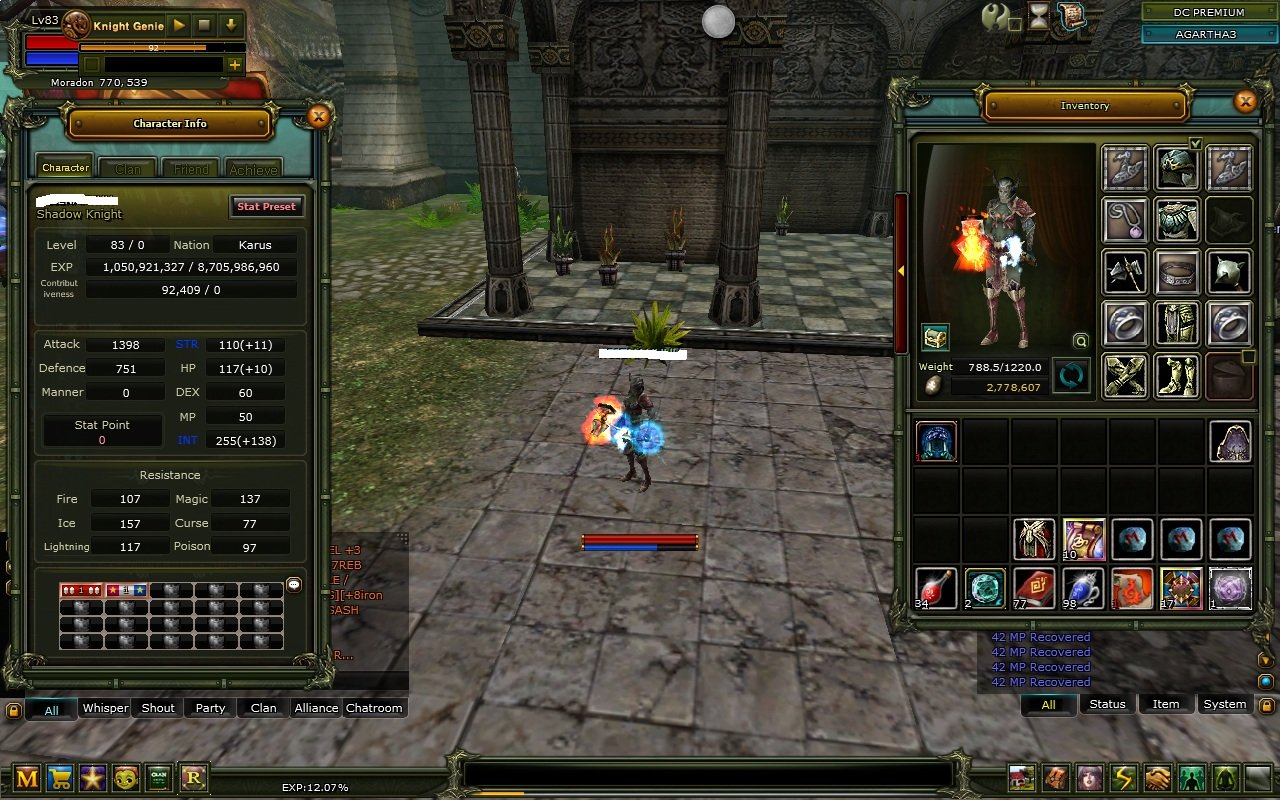Open the shopping cart store icon
The image size is (1280, 800).
(60, 778)
